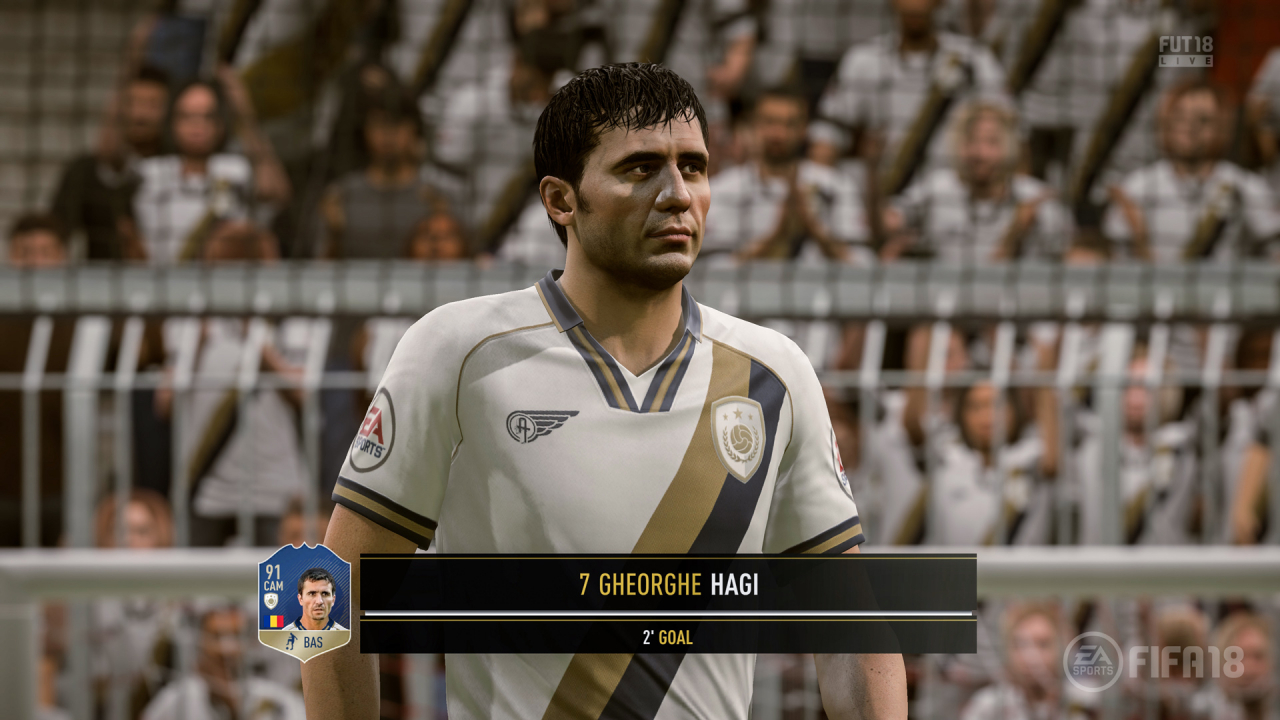The image size is (1280, 720).
Task: Click the BAS club abbreviation text
Action: (313, 641)
